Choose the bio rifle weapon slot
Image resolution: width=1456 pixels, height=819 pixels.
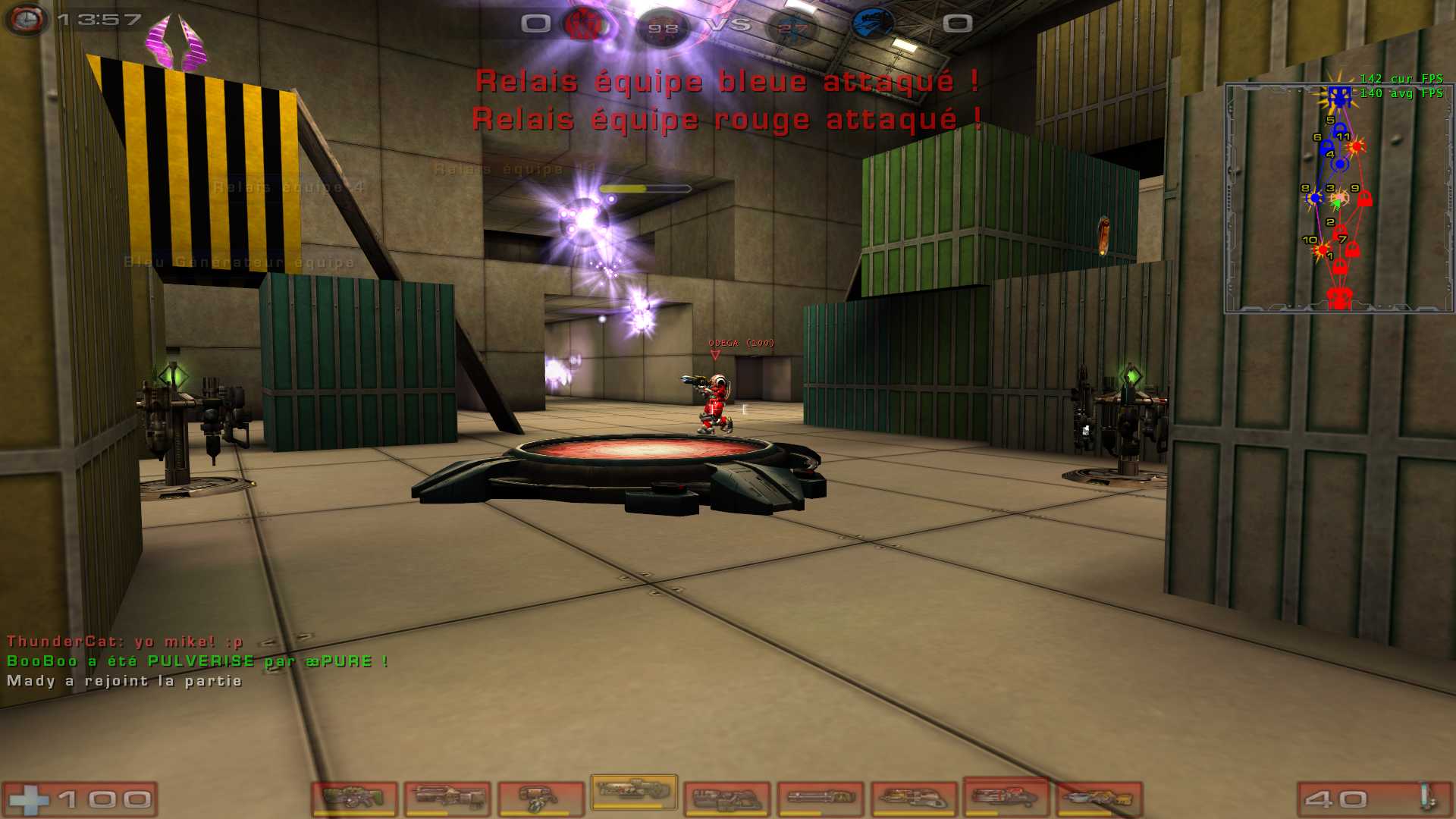(540, 799)
